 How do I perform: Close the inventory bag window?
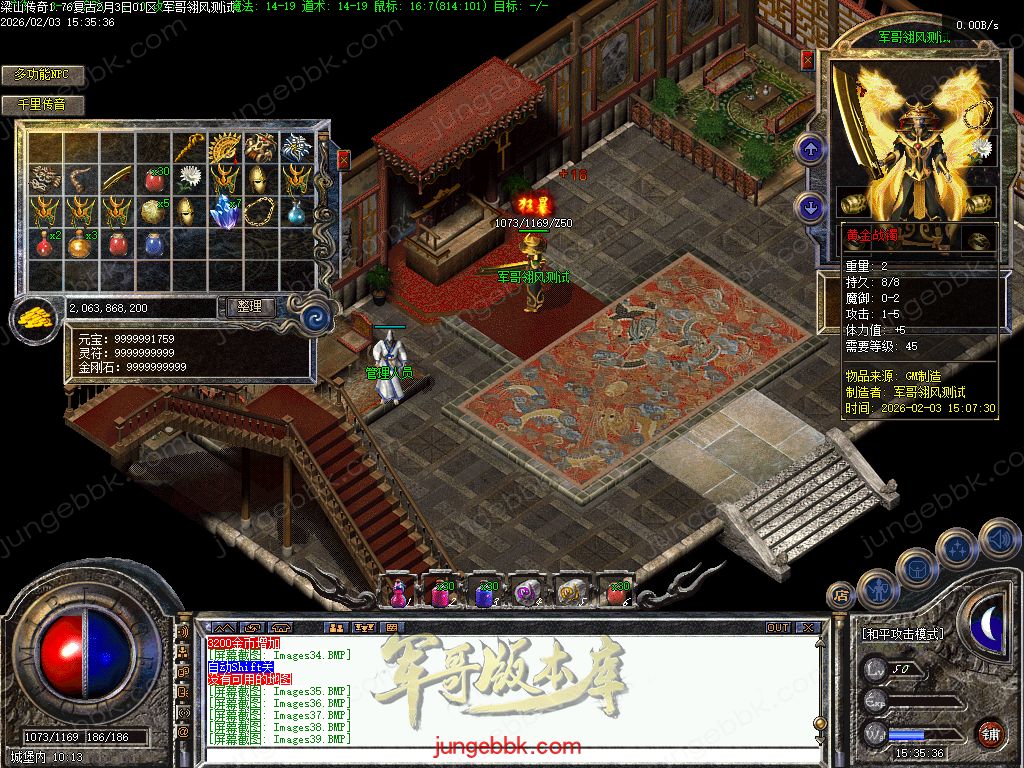(344, 159)
